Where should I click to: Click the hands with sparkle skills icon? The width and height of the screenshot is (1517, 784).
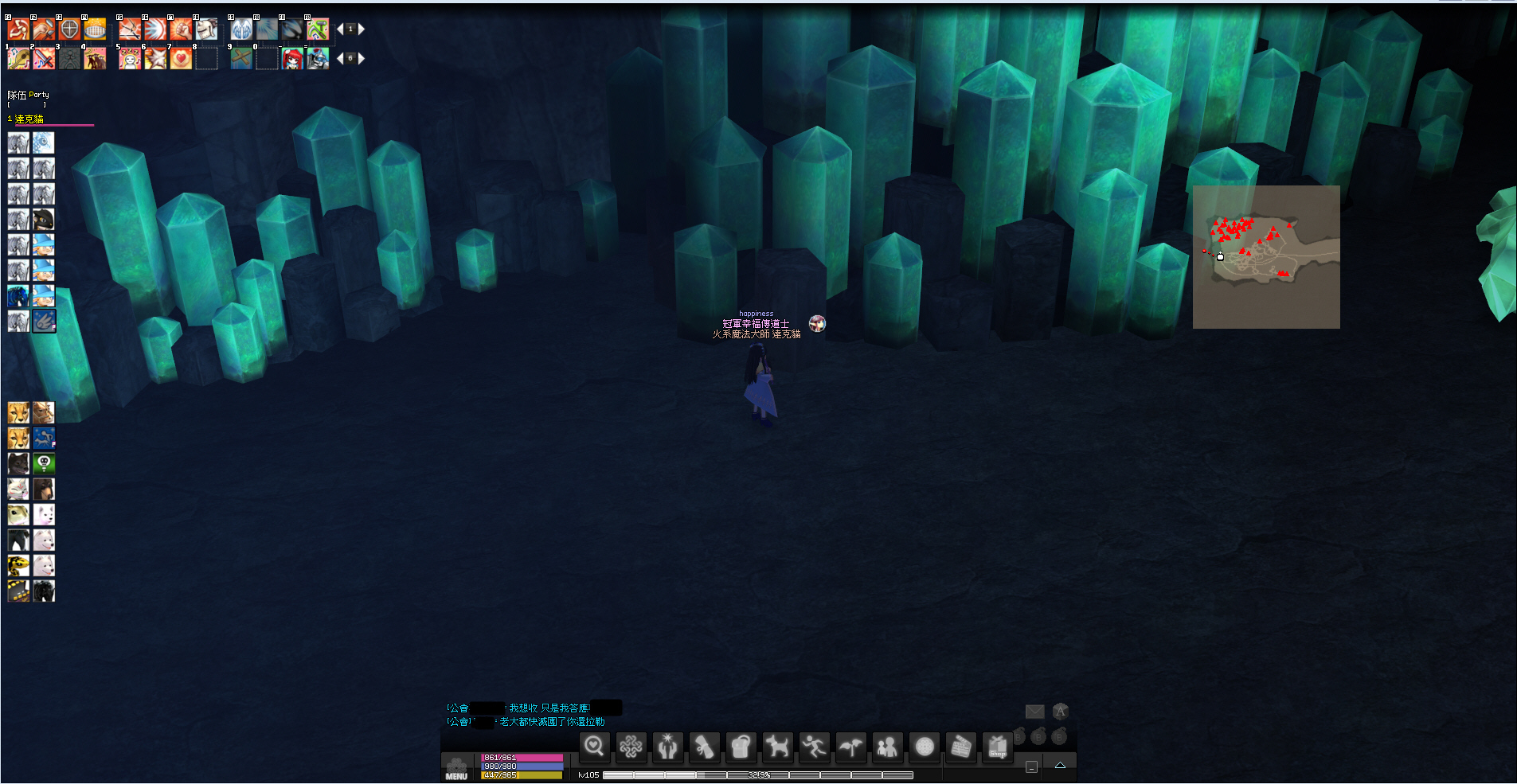click(667, 747)
